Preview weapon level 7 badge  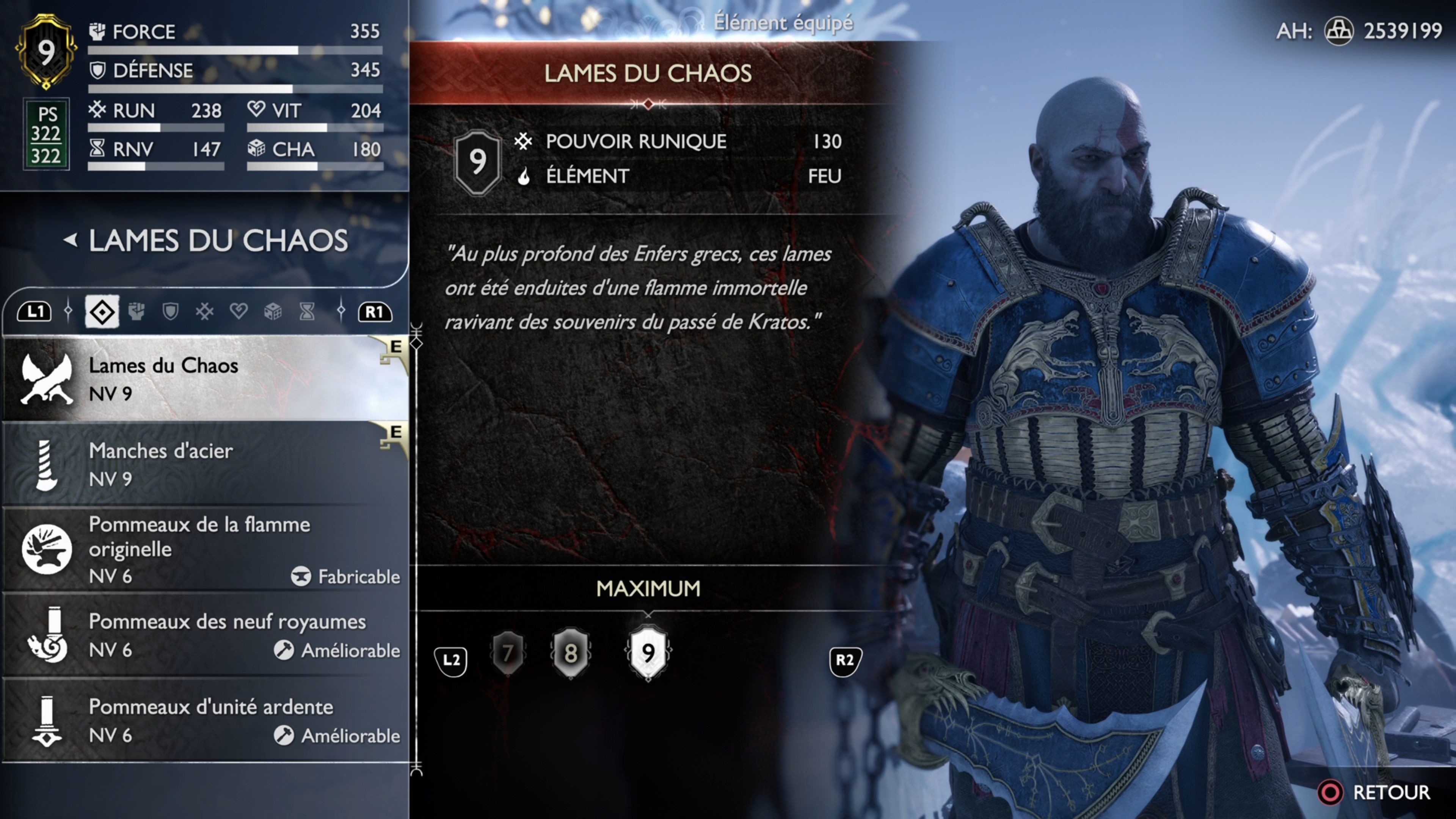(508, 653)
